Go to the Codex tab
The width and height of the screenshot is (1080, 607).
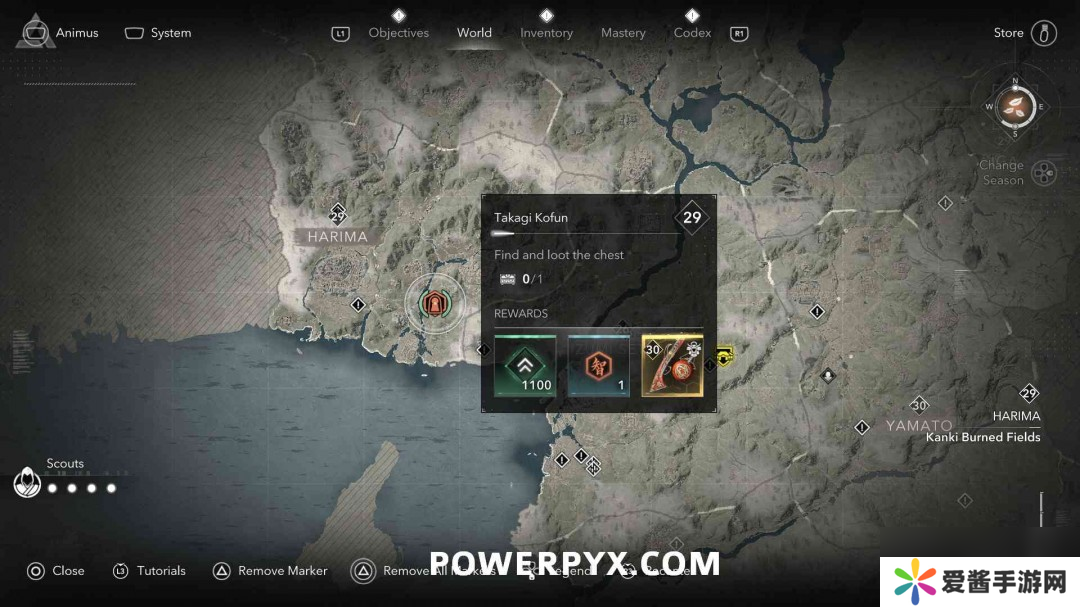692,33
